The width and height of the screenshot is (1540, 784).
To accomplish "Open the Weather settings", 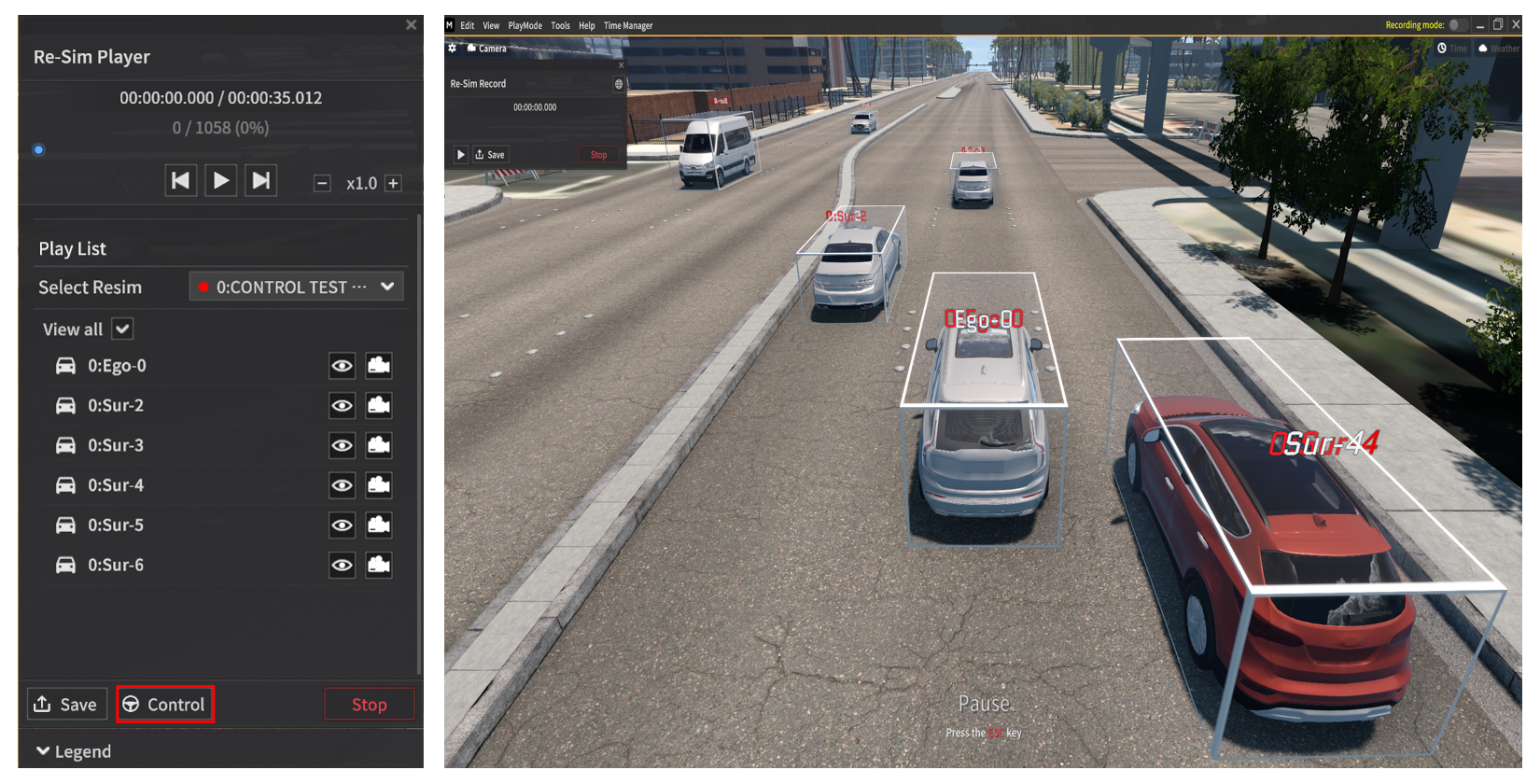I will [x=1499, y=49].
